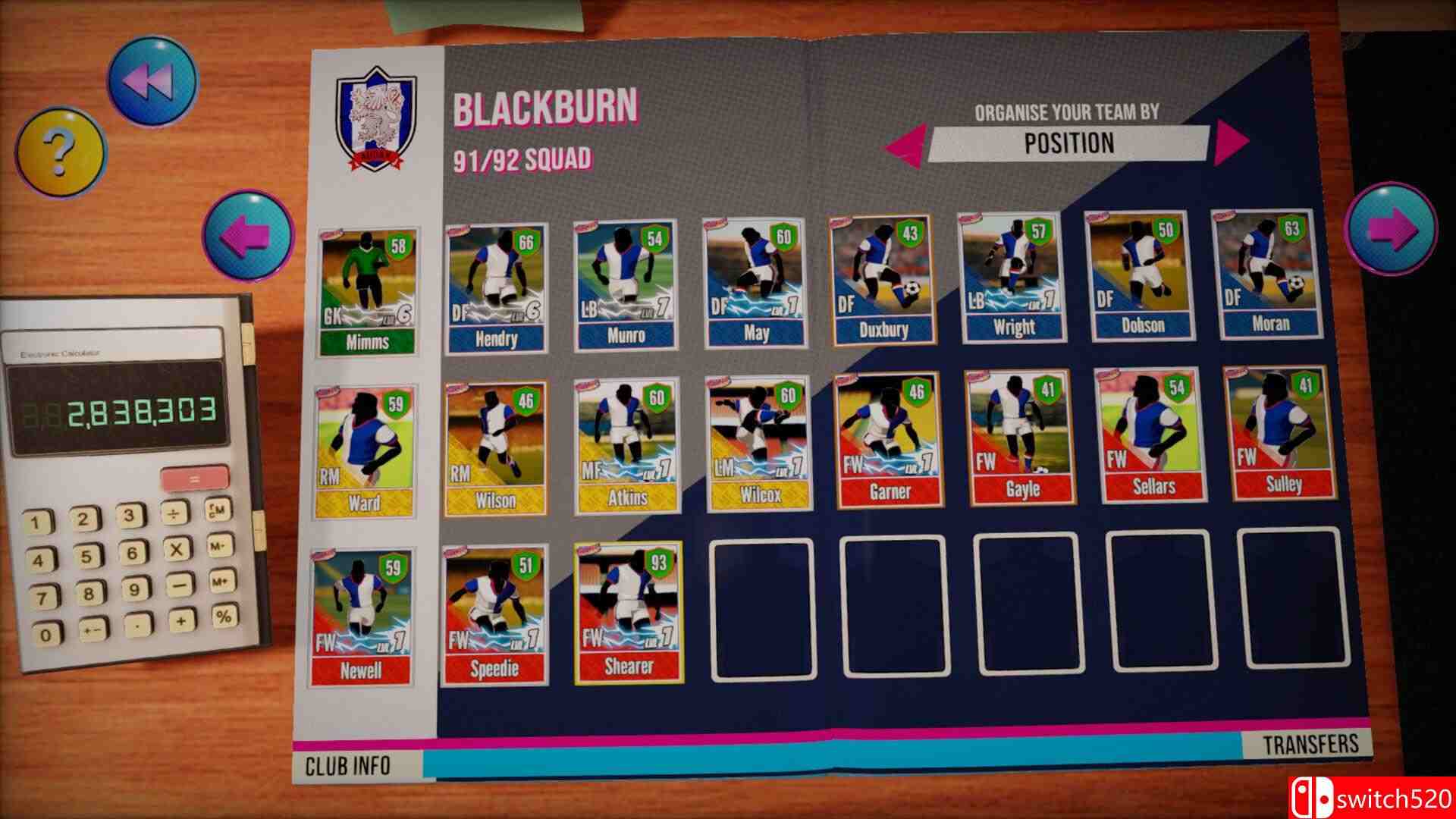Choose the Sulley forward card

click(1282, 434)
